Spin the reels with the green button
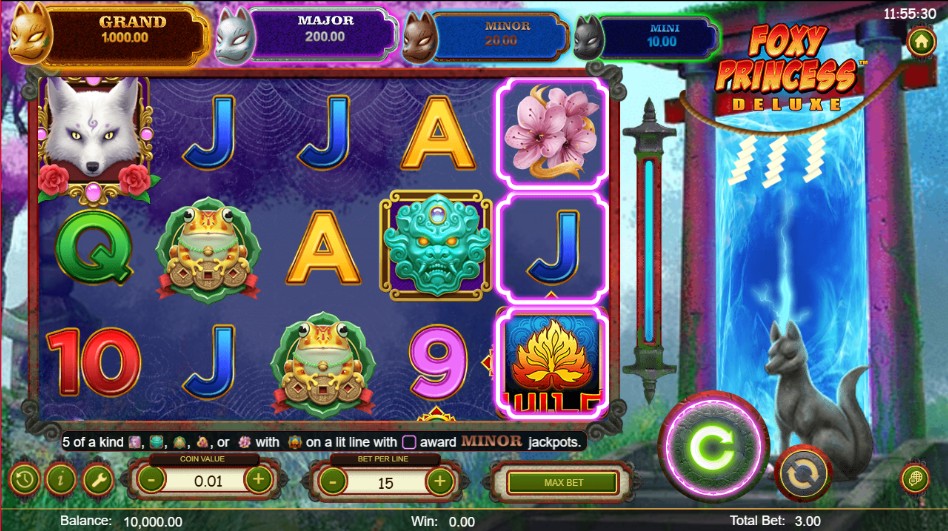The width and height of the screenshot is (948, 531). click(712, 447)
